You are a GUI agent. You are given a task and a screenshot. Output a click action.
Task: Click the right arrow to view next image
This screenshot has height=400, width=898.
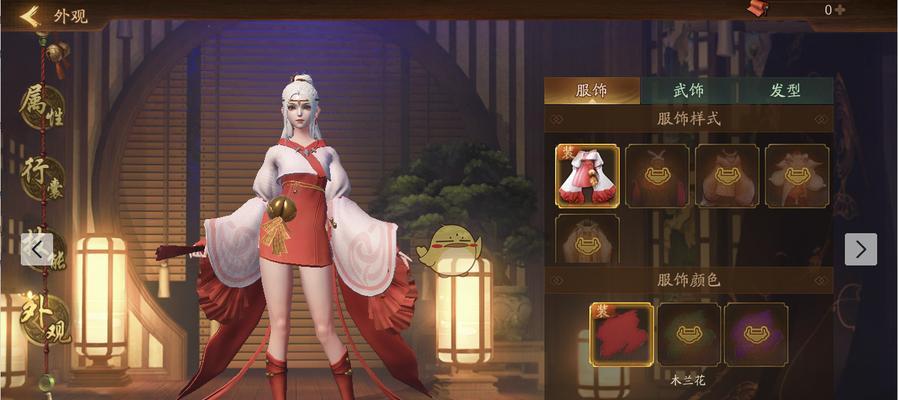pyautogui.click(x=860, y=249)
